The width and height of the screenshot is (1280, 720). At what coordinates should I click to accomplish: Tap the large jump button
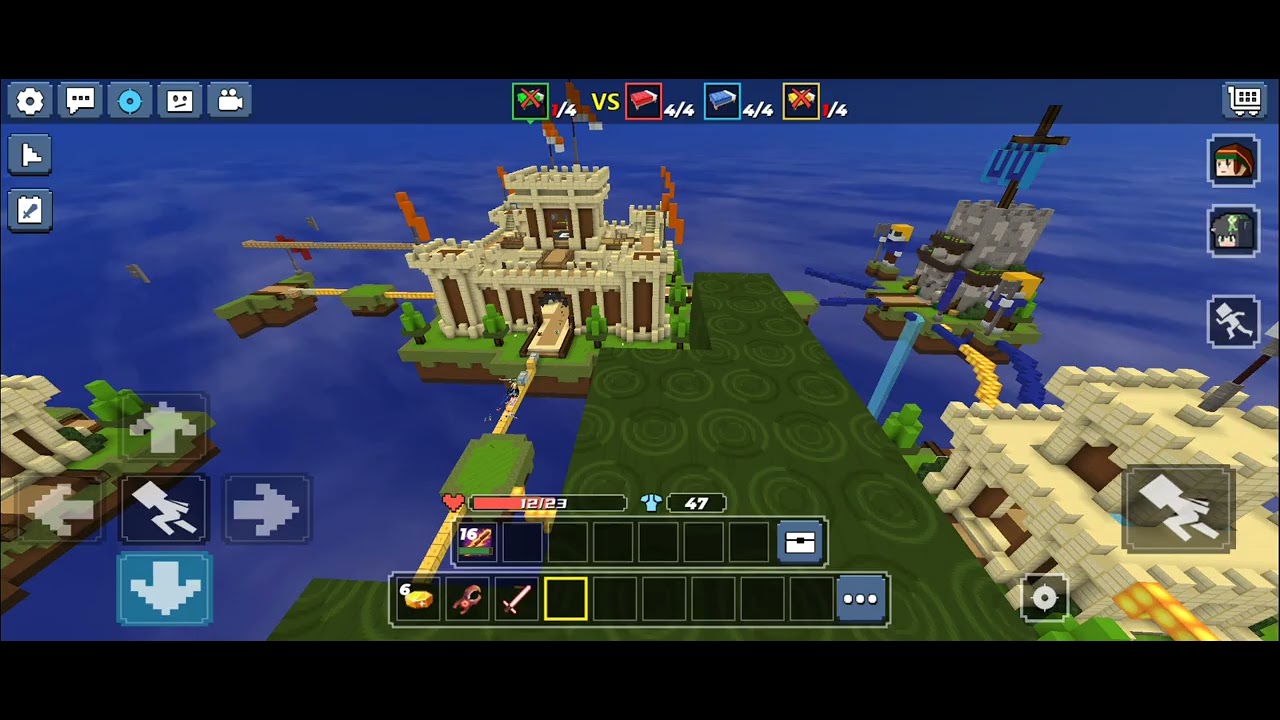click(x=1179, y=508)
